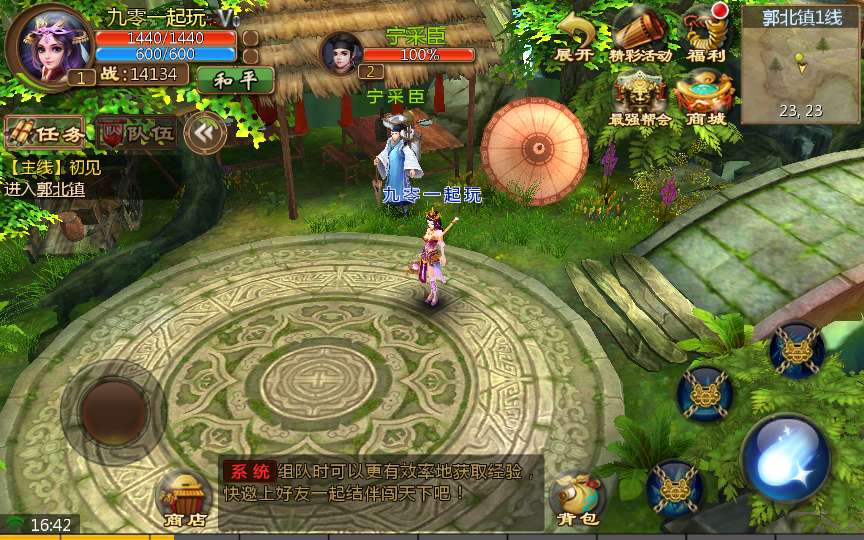Open the 商城 mall icon

pos(704,98)
